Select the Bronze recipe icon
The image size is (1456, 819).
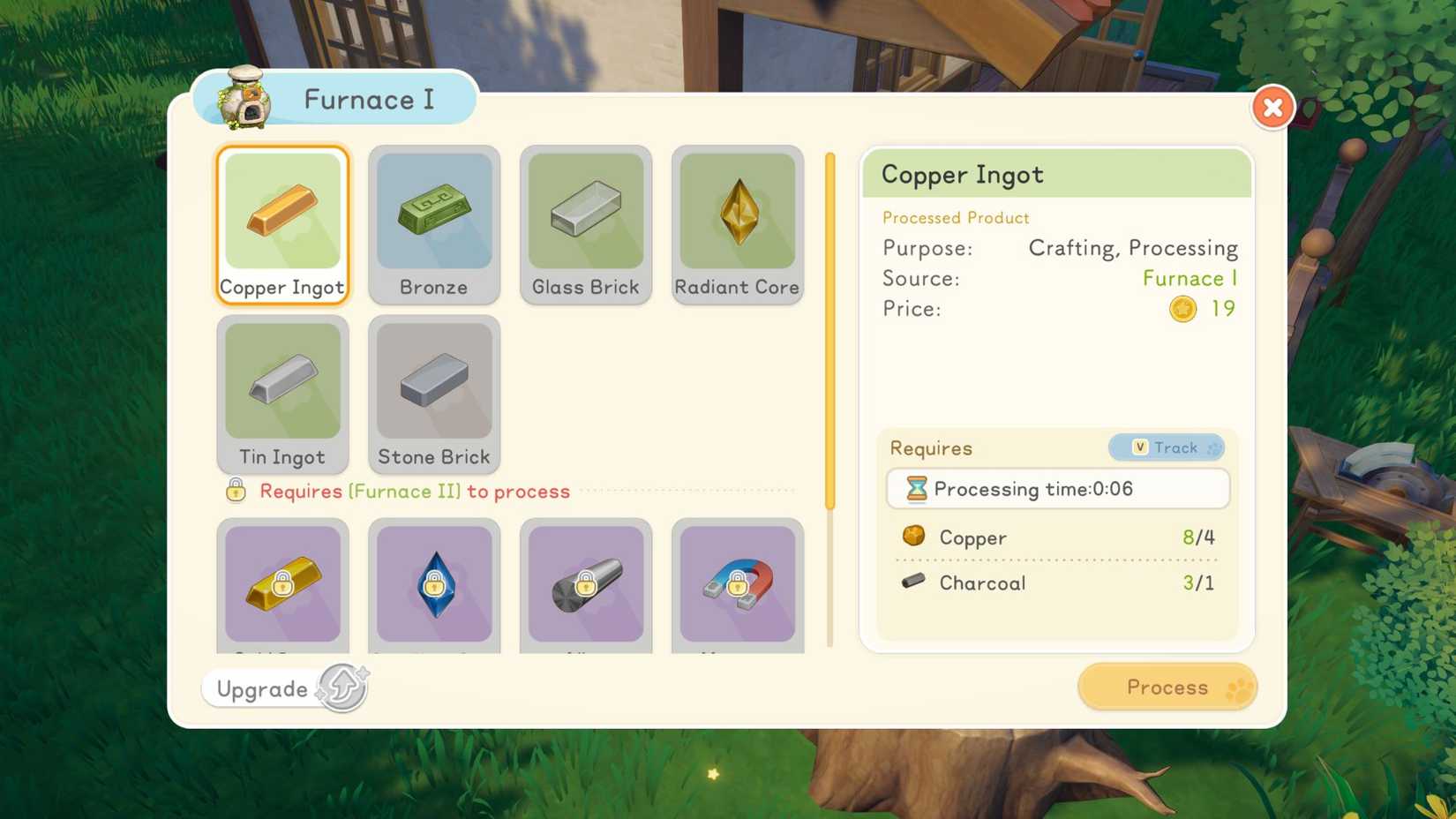click(x=434, y=216)
